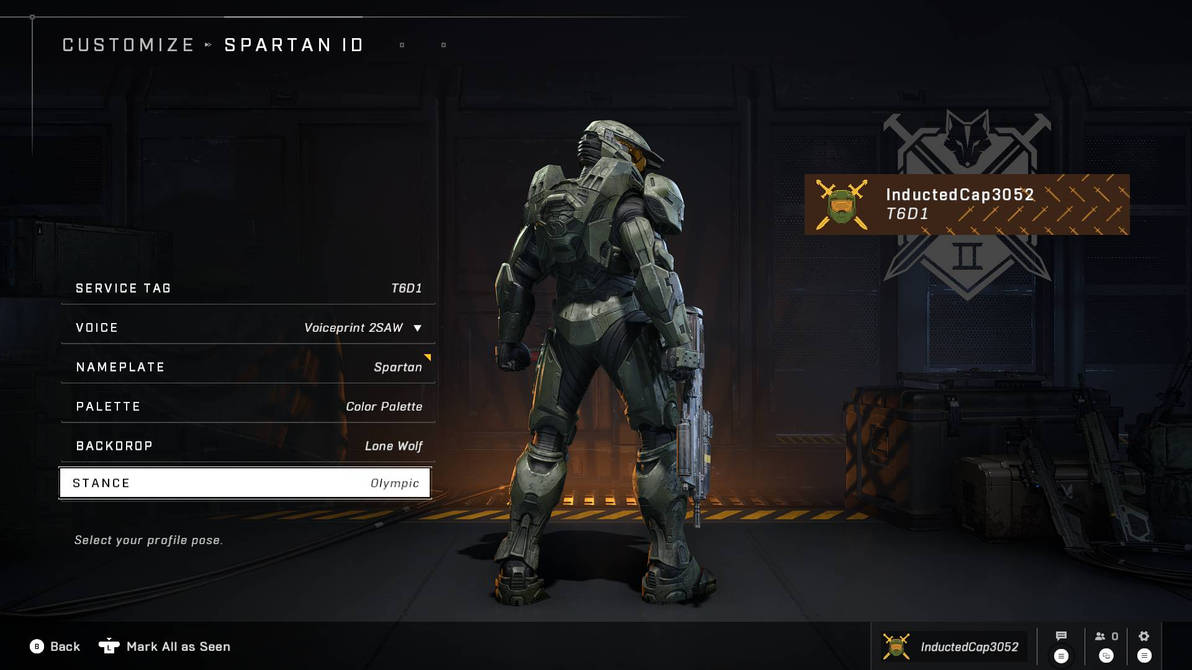The image size is (1192, 670).
Task: Edit the Service Tag row
Action: (x=248, y=288)
